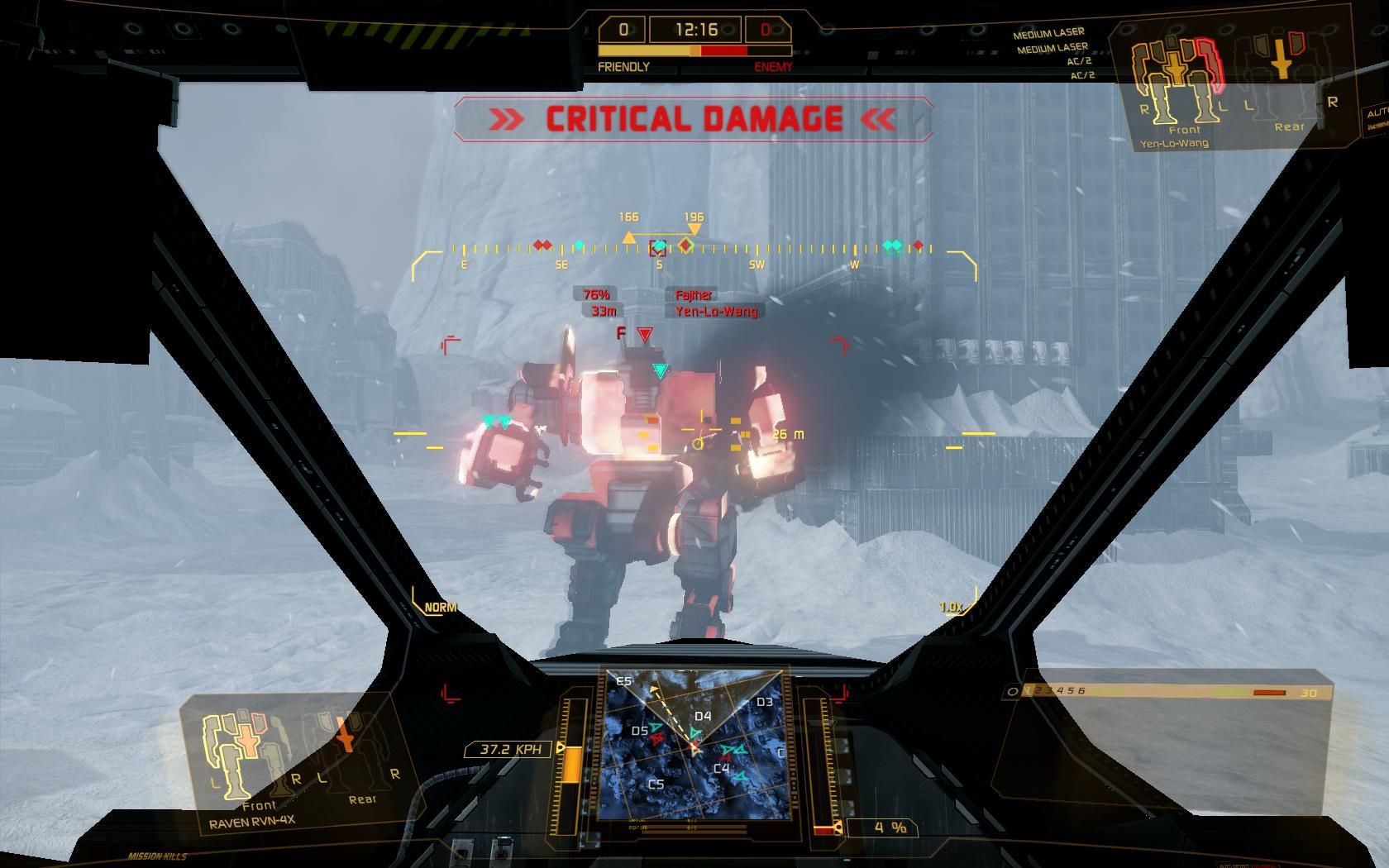1389x868 pixels.
Task: Click the NORM vision mode indicator
Action: [440, 608]
